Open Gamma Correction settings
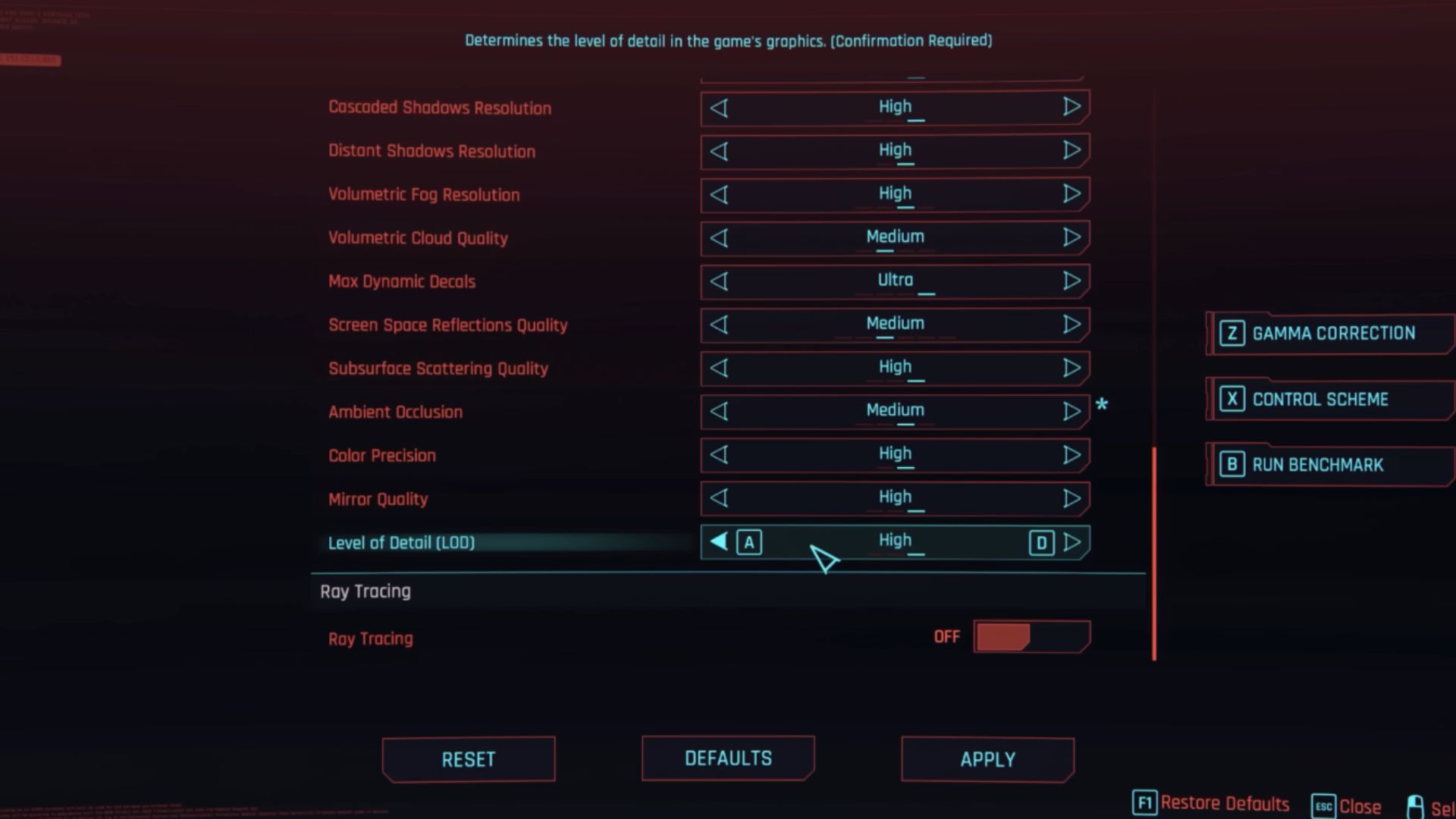 pos(1332,333)
